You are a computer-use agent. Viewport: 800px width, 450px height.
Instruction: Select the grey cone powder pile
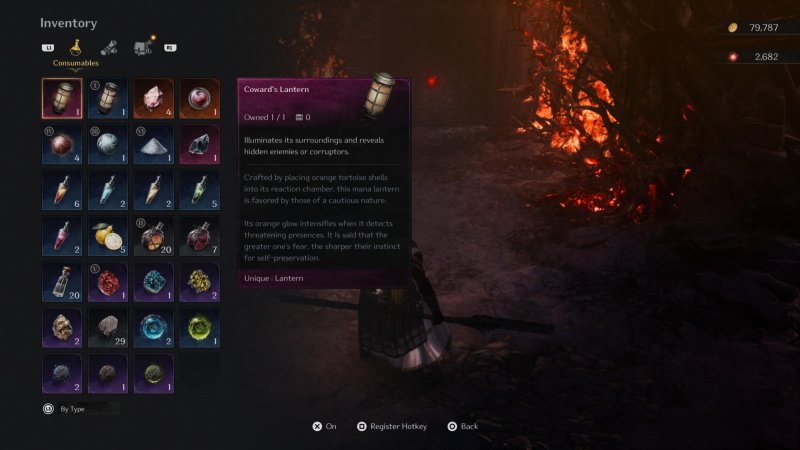coord(153,145)
